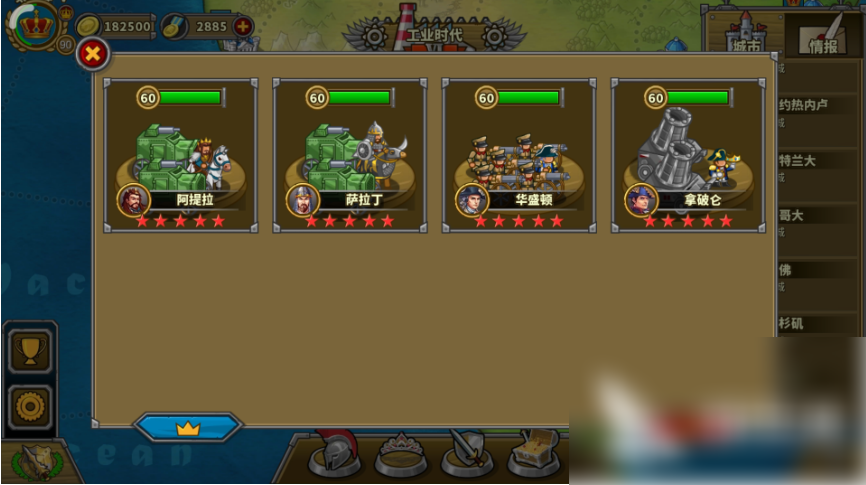
Task: Open the sword and shield menu
Action: pos(467,455)
